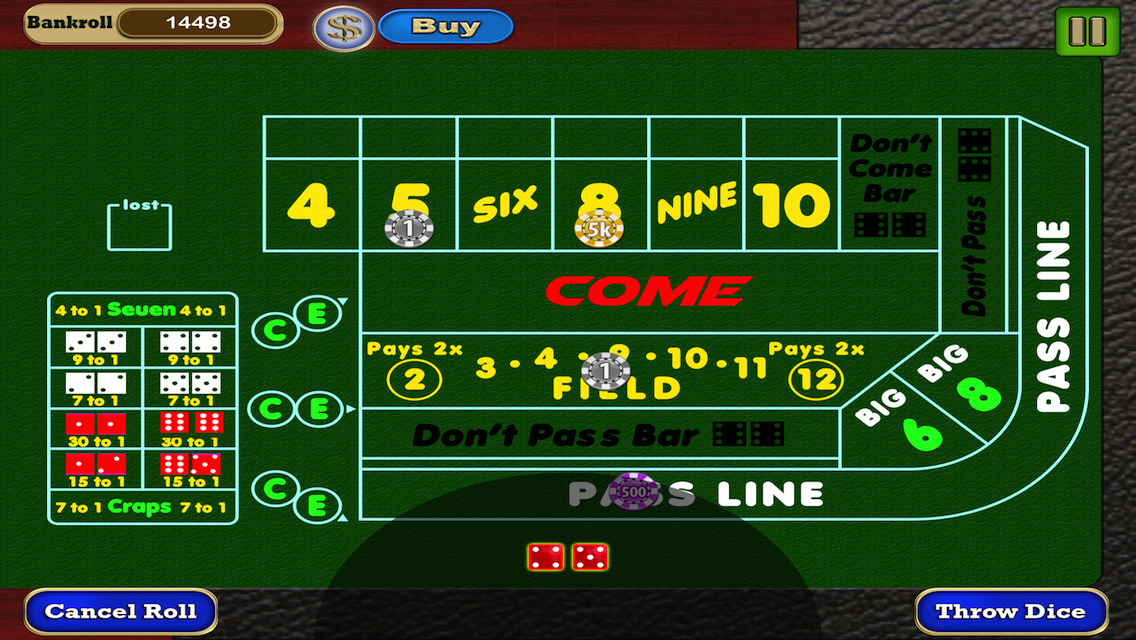Bet on the Seven 4 to 1 row
Screen dimensions: 1136x640
coord(142,310)
